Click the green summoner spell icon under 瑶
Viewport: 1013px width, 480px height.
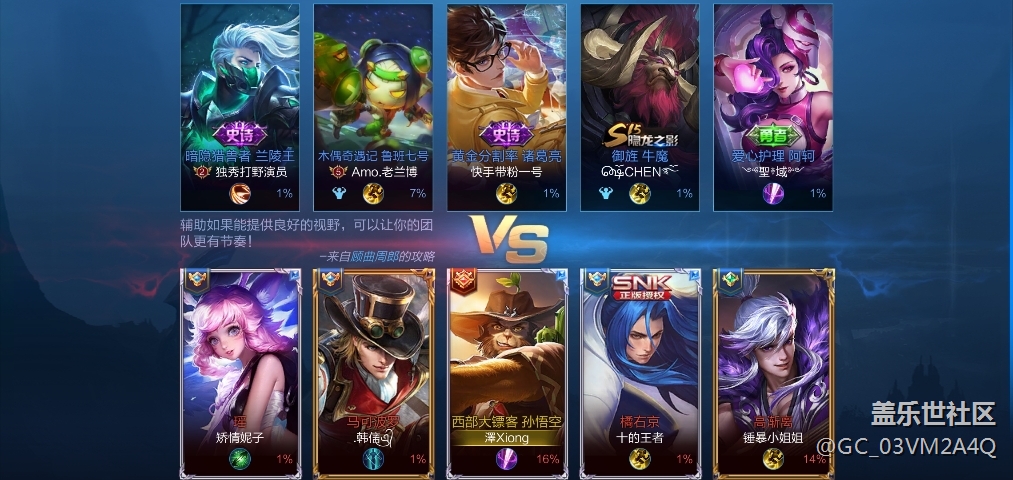[x=240, y=458]
